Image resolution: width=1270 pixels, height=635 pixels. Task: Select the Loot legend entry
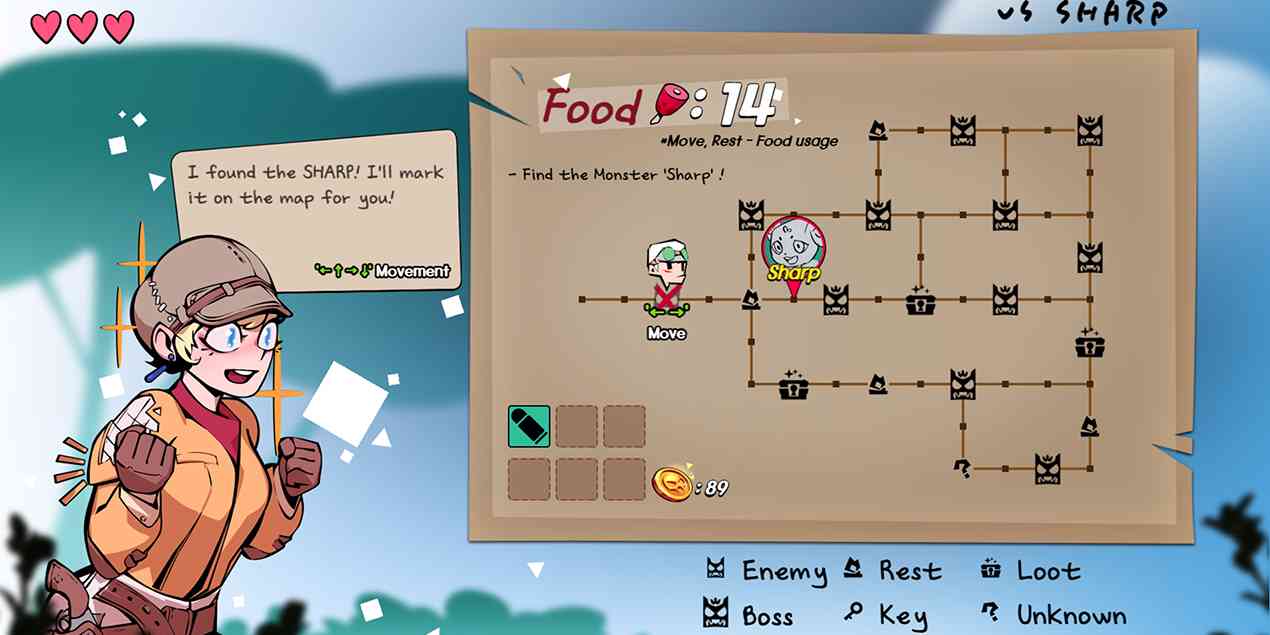click(1030, 571)
